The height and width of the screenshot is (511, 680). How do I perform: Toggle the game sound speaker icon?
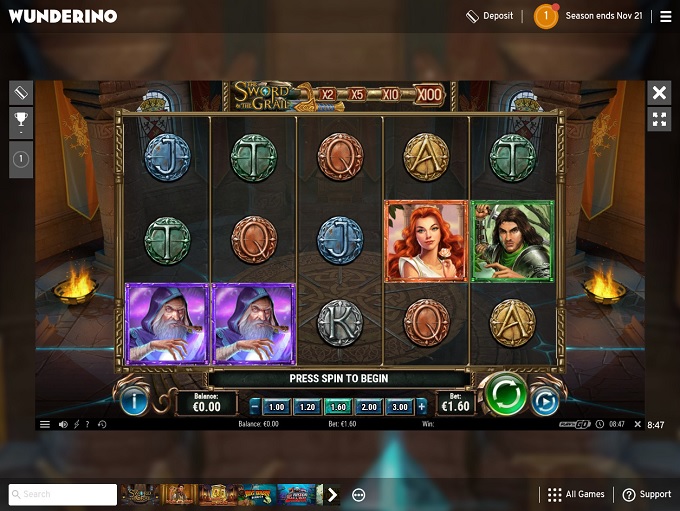pyautogui.click(x=63, y=424)
